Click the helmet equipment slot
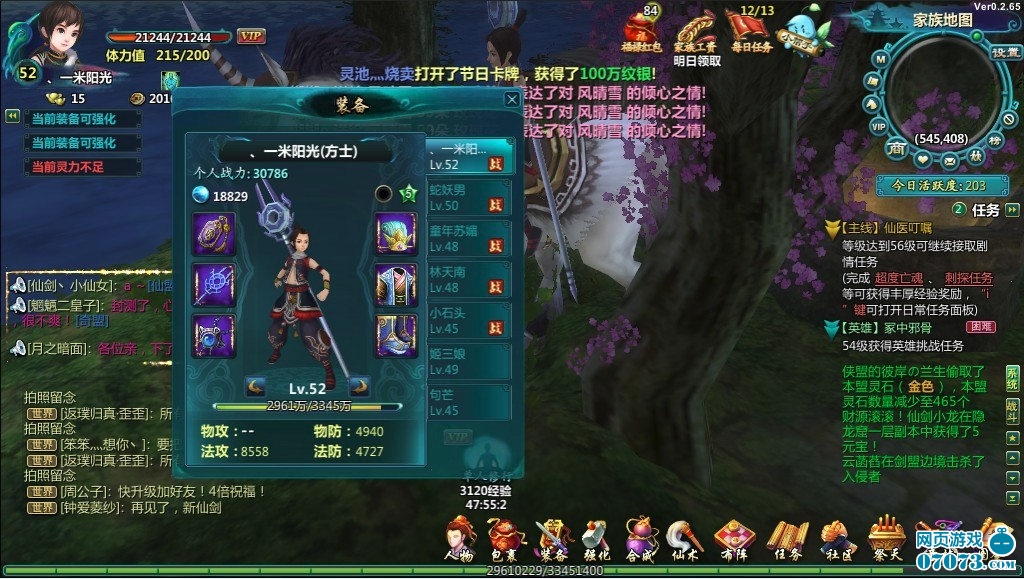This screenshot has height=579, width=1024. 396,233
